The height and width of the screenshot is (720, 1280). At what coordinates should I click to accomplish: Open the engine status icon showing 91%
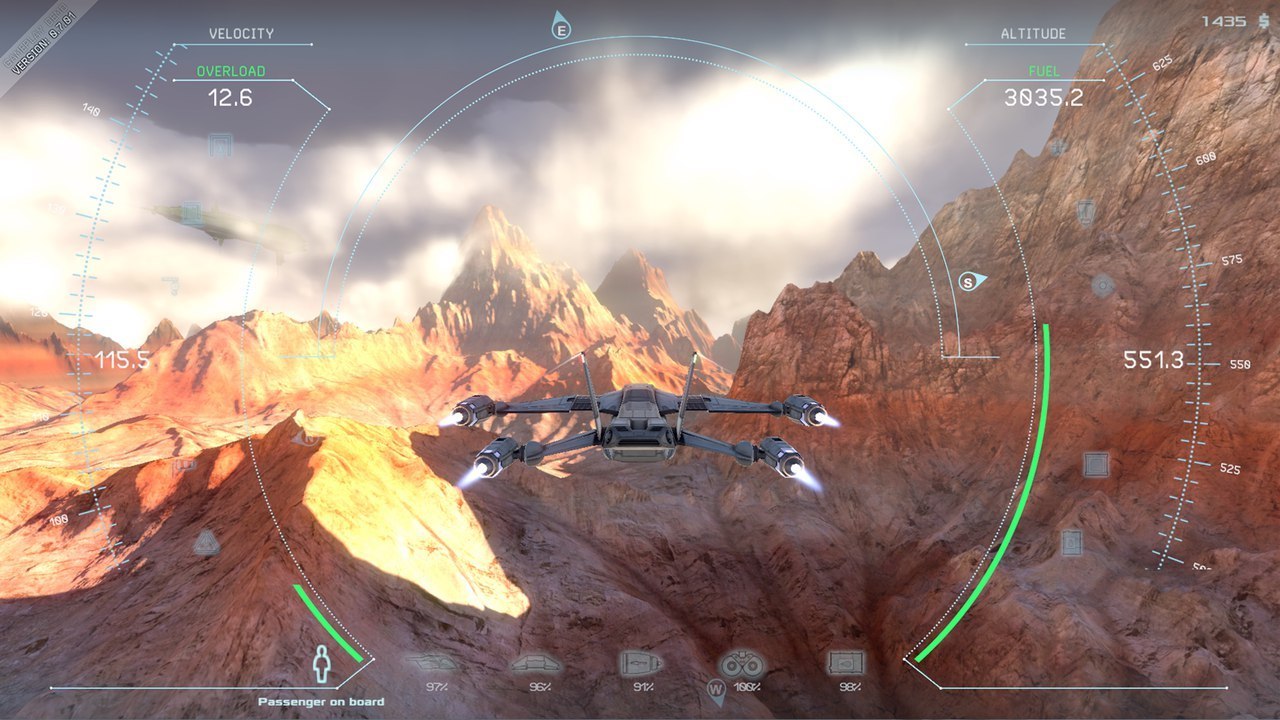[640, 662]
